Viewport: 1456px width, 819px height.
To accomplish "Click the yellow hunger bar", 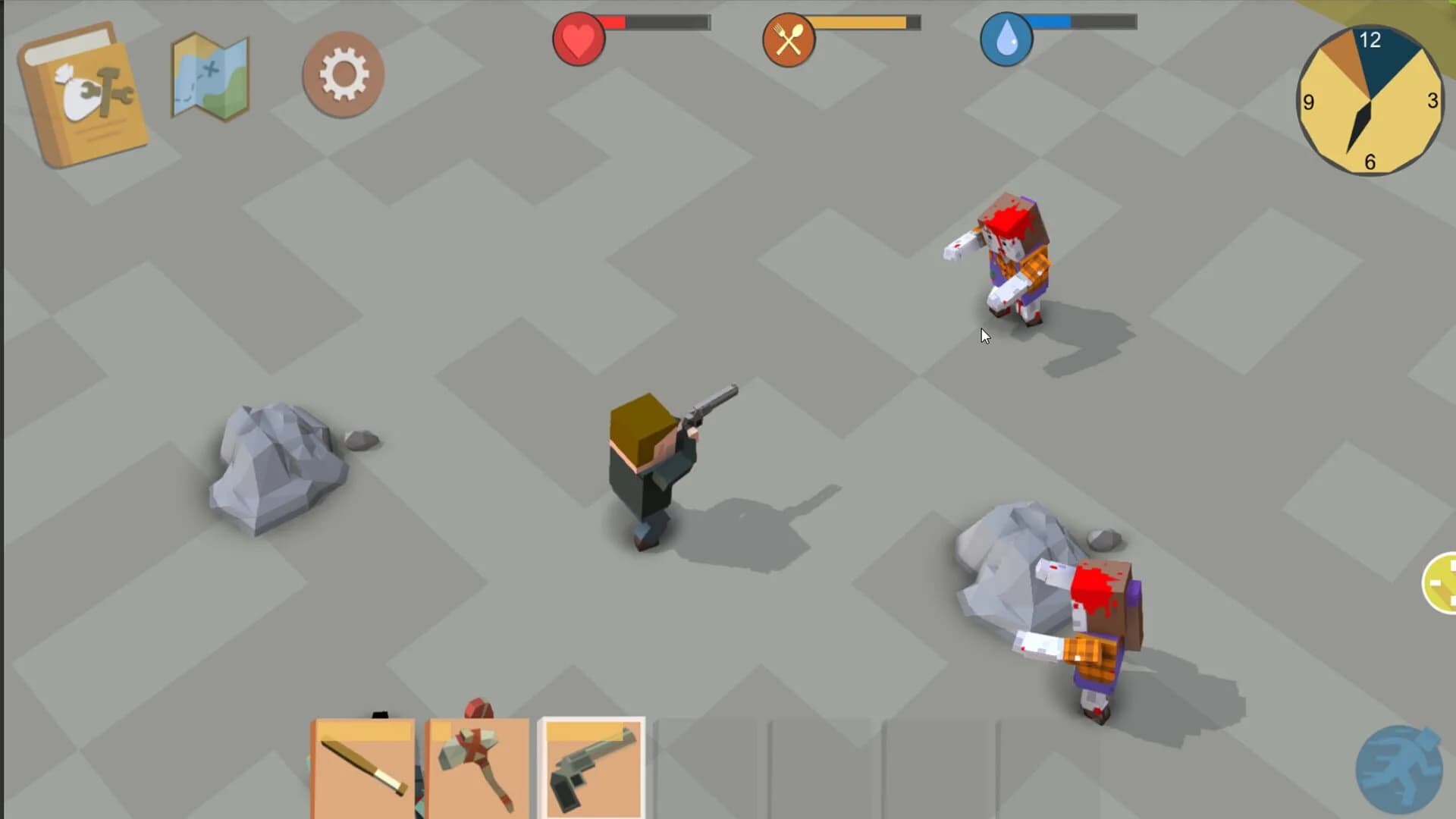I will (x=864, y=24).
